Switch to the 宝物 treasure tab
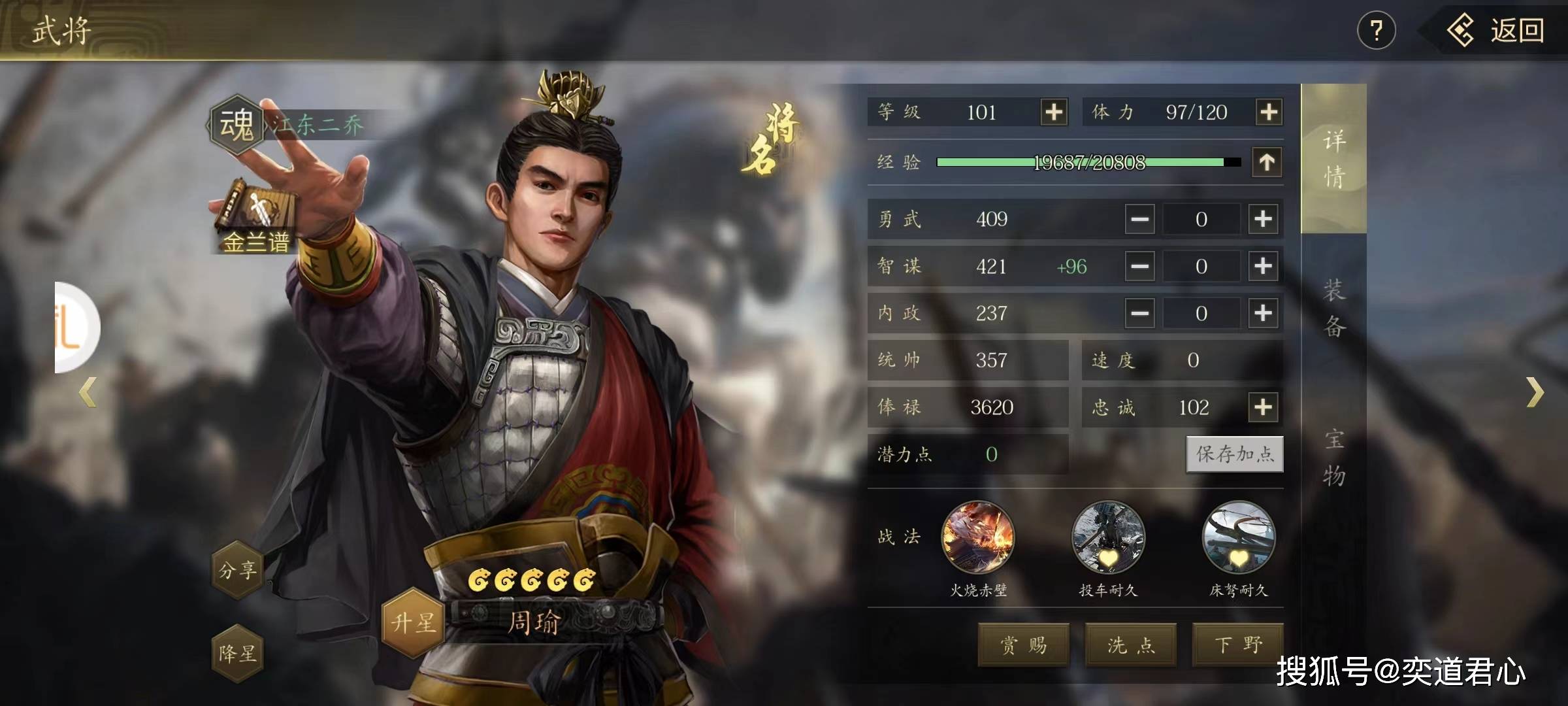 pos(1333,457)
